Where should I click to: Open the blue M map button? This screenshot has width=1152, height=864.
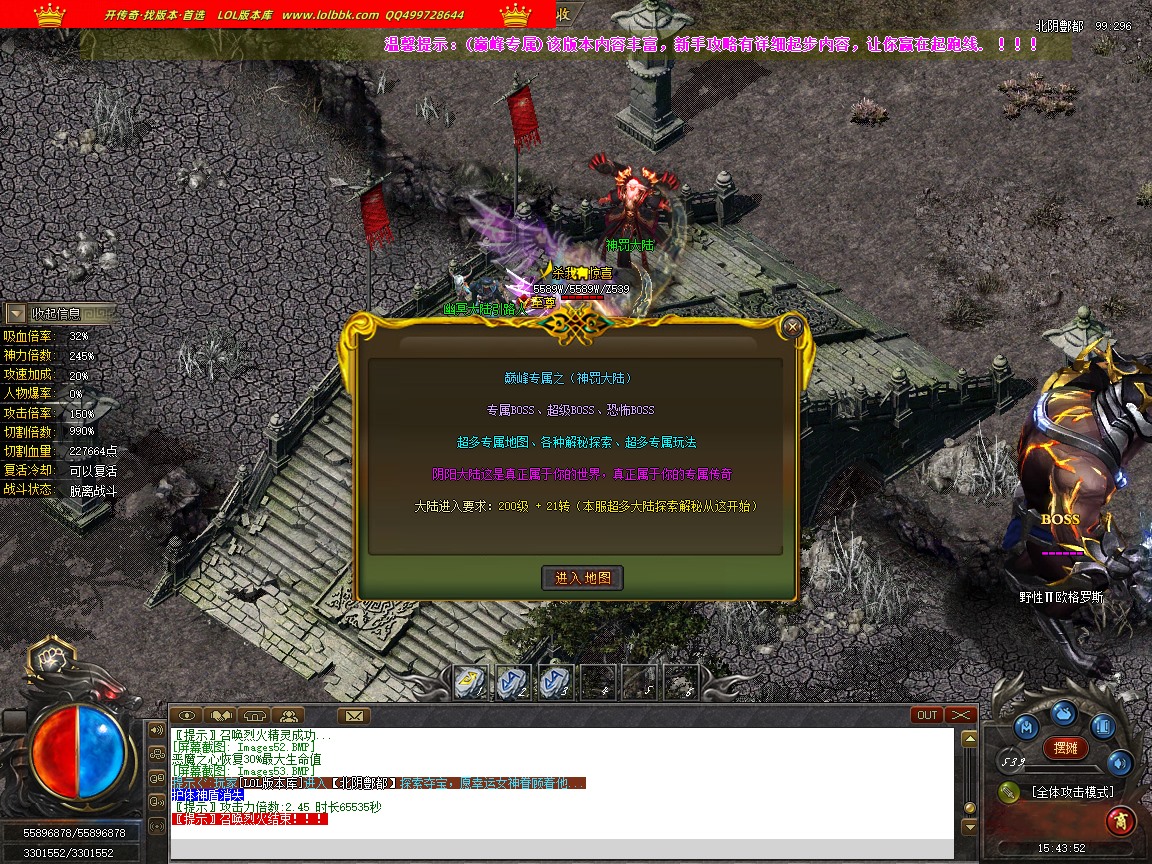click(x=1025, y=727)
